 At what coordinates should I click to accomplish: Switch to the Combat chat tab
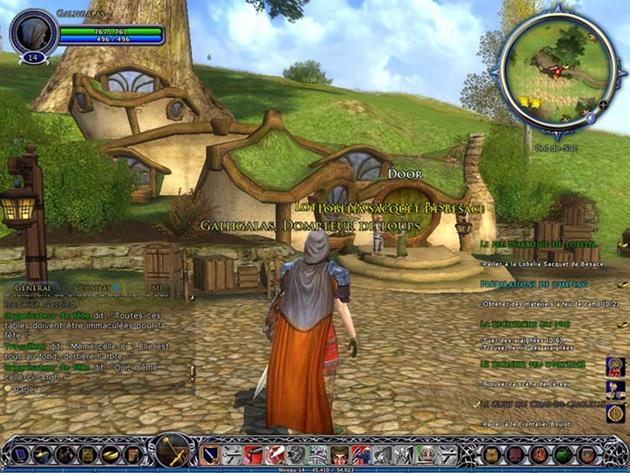point(94,288)
